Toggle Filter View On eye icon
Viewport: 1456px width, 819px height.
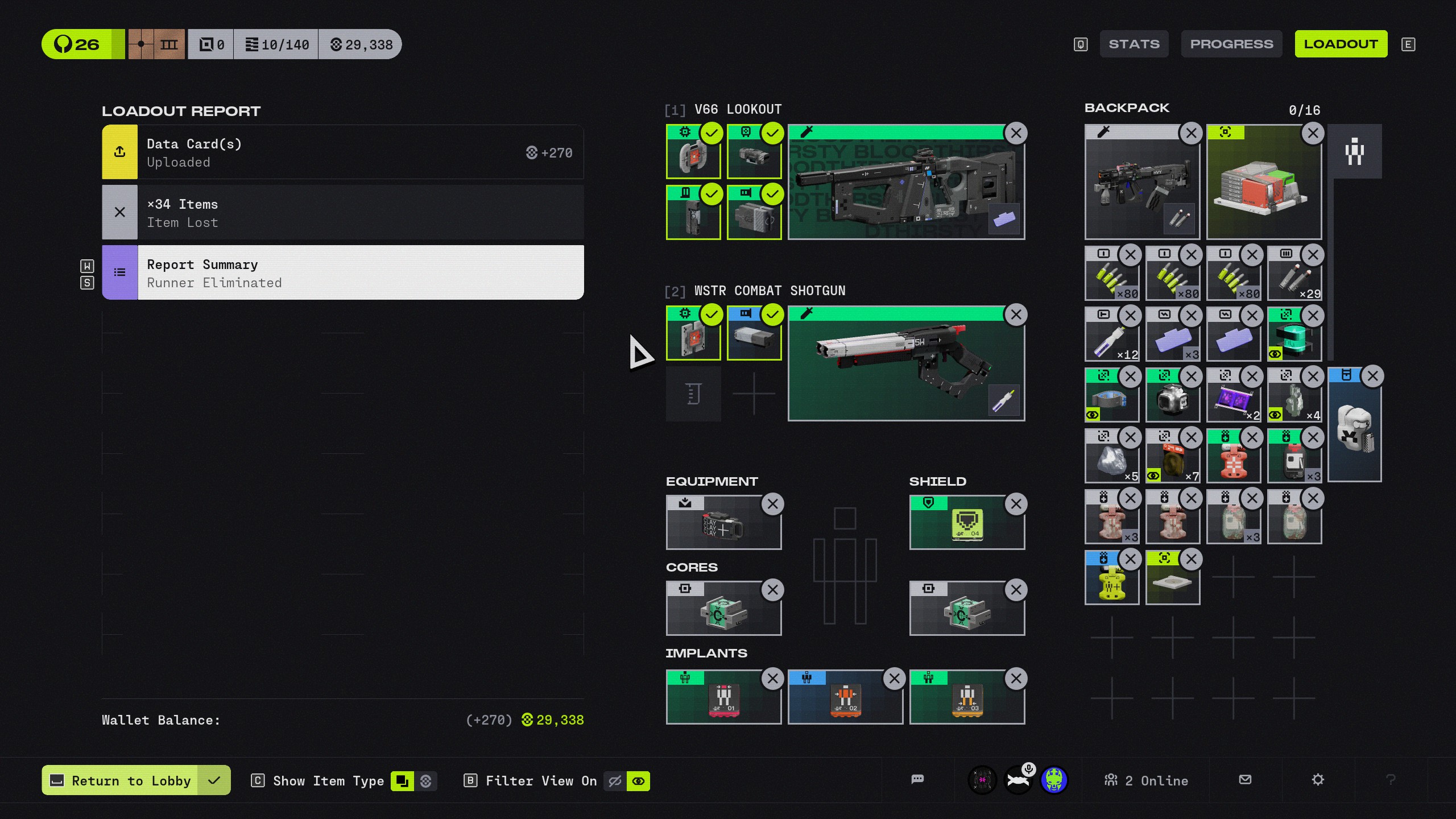638,781
